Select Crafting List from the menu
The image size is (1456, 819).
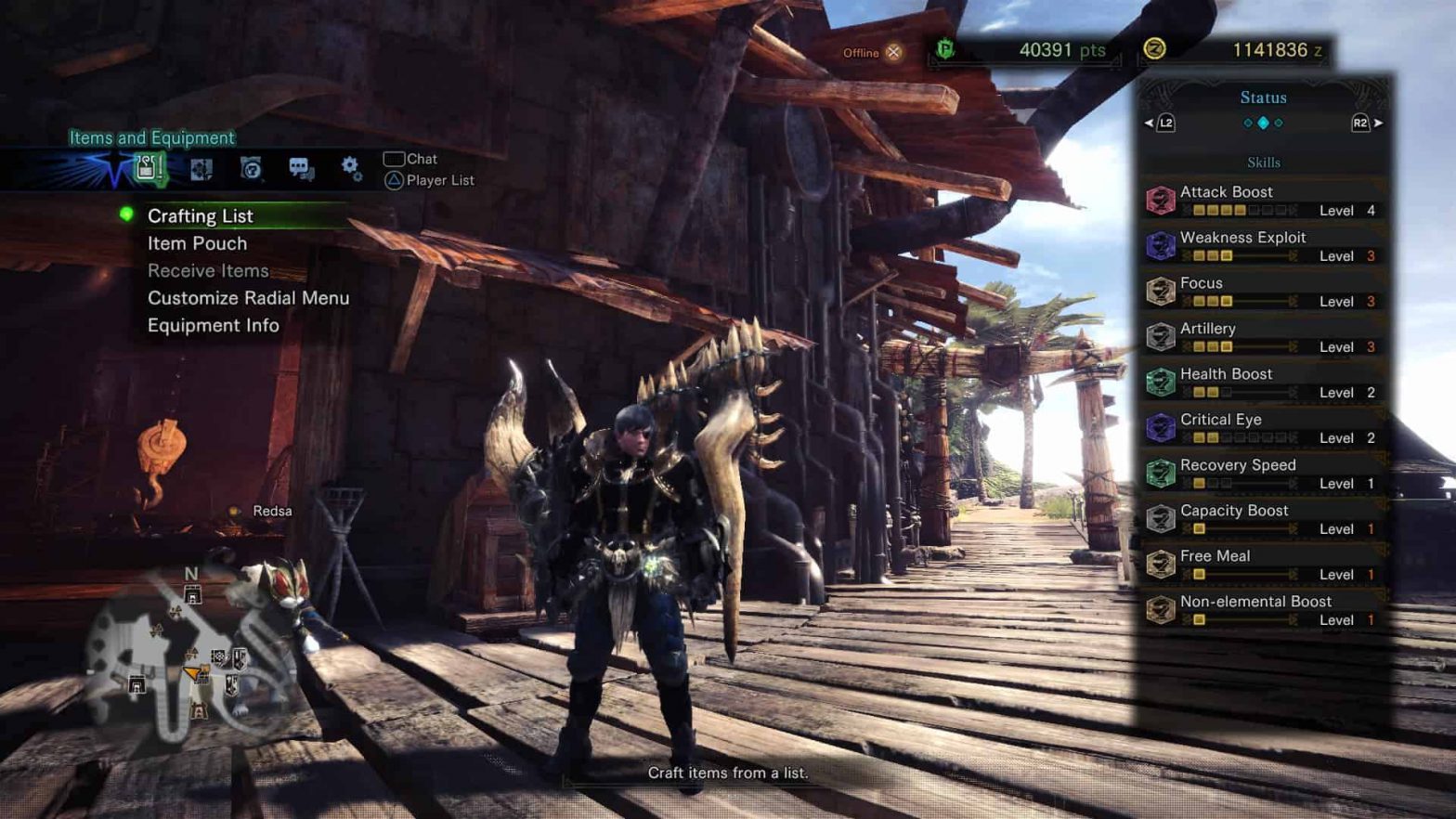click(201, 216)
